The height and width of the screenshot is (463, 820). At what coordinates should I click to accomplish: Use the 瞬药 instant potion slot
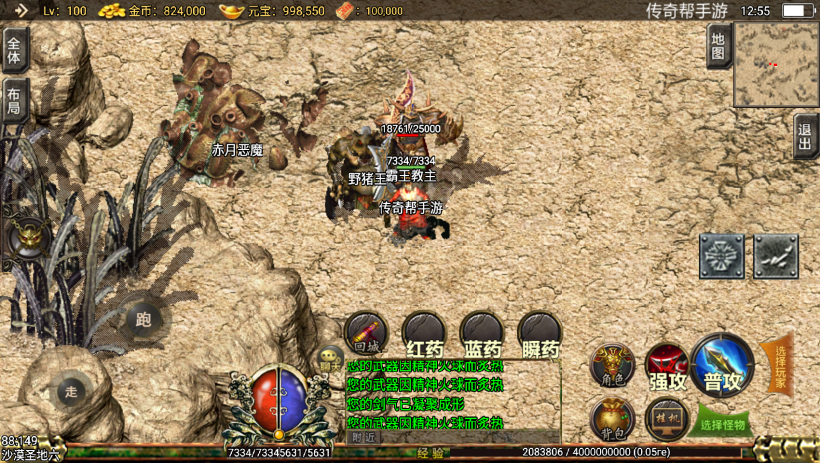coord(540,334)
